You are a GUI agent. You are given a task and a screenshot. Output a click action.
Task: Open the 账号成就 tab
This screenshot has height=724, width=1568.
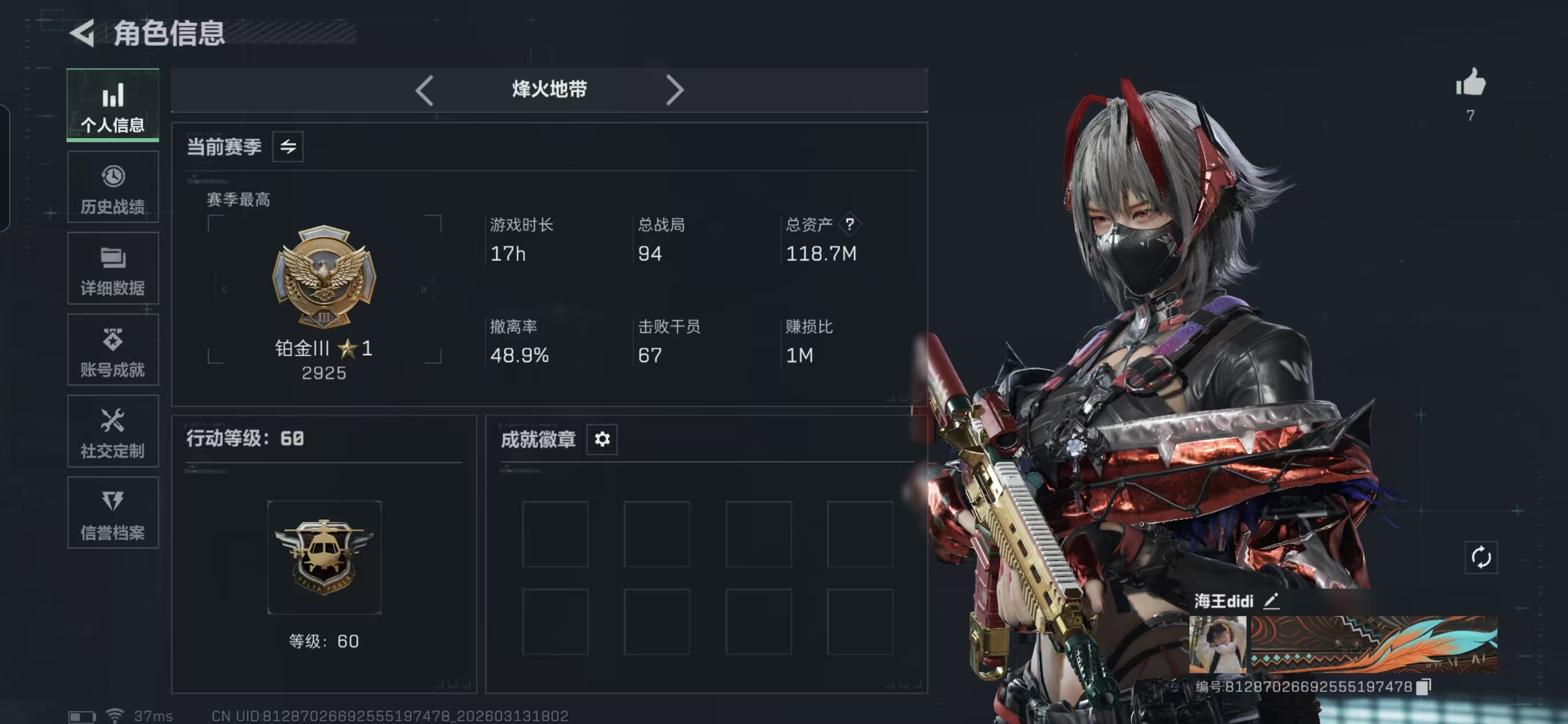point(112,351)
